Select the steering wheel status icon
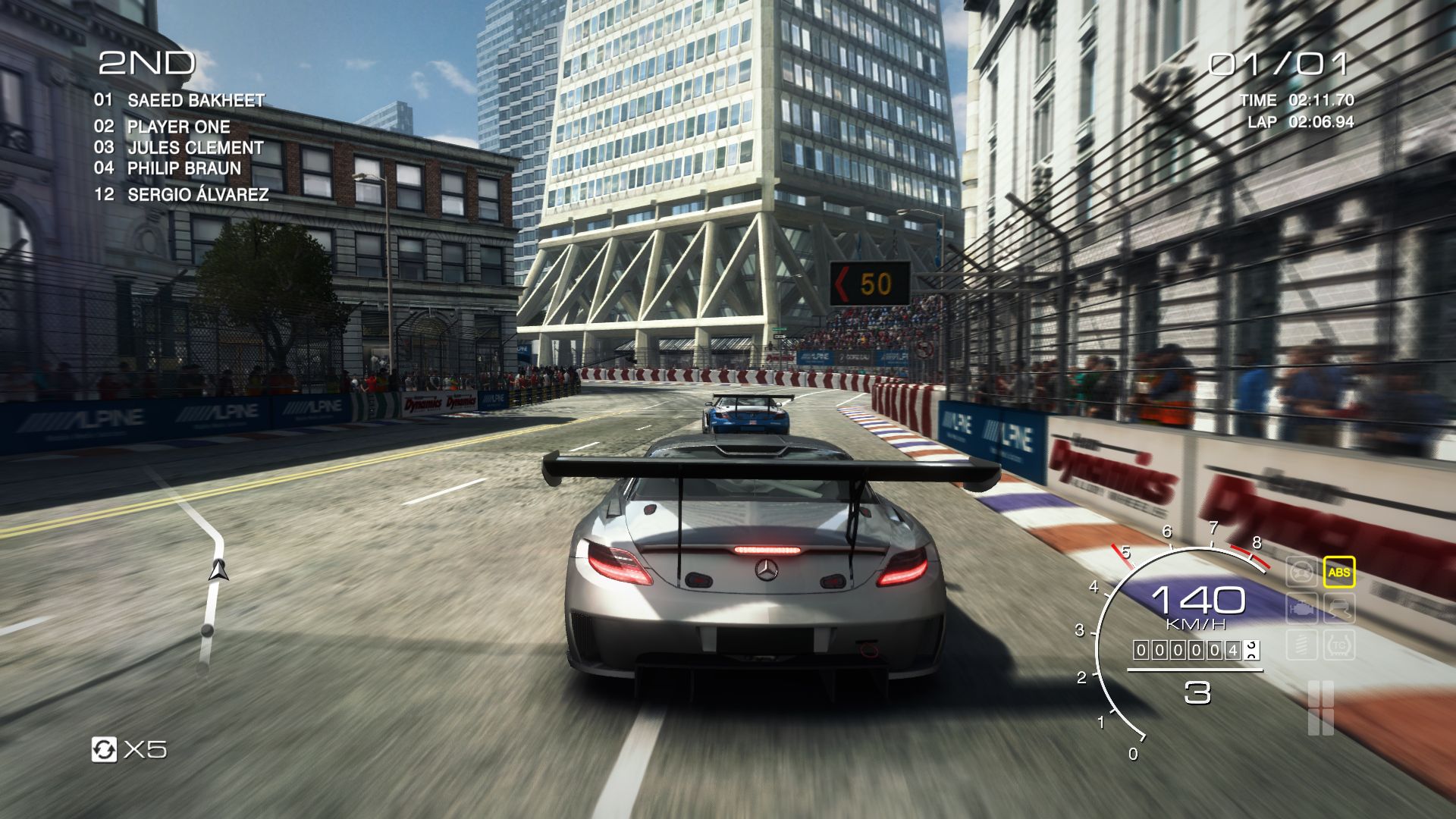Image resolution: width=1456 pixels, height=819 pixels. click(x=1301, y=573)
